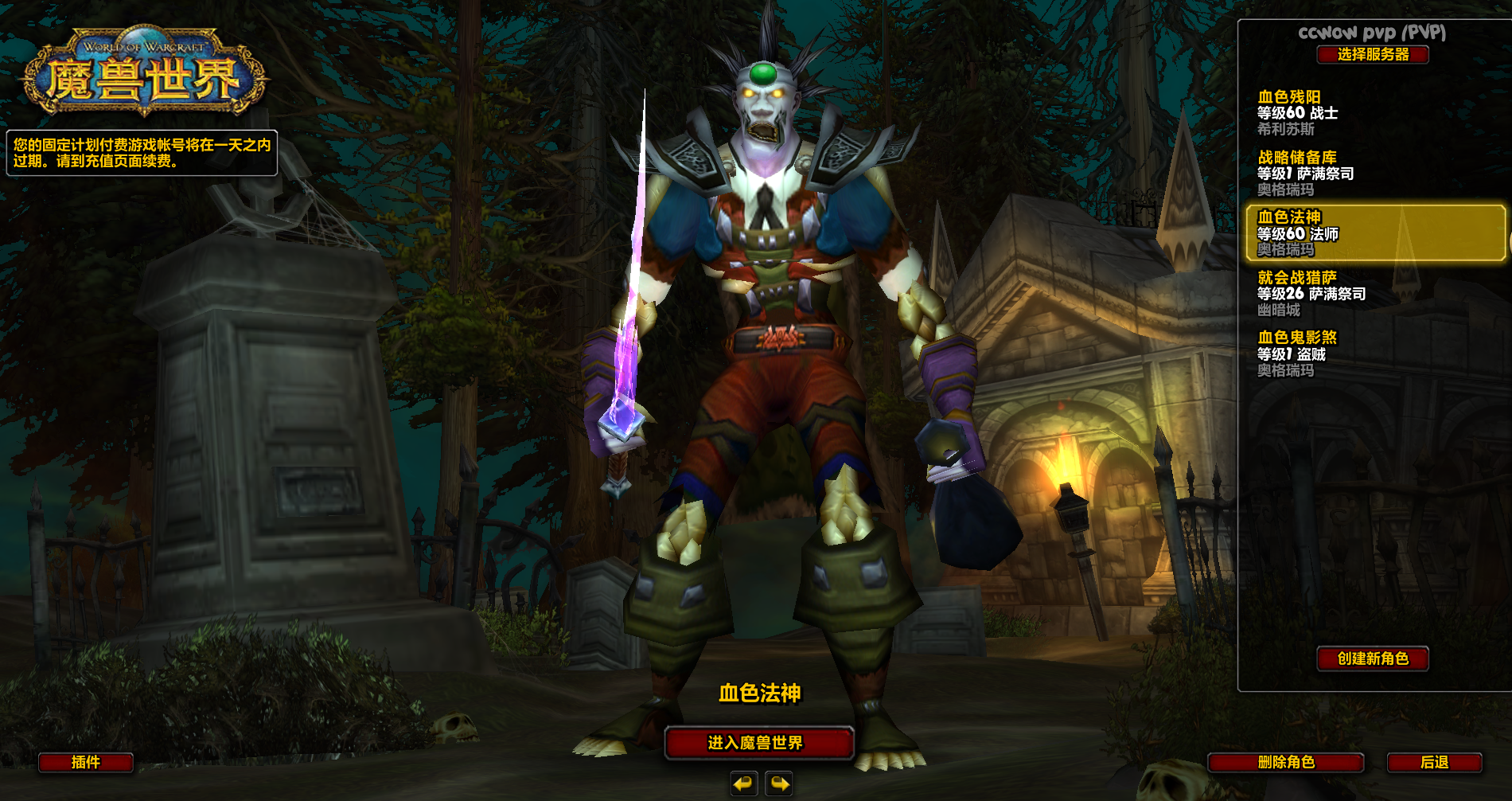1512x801 pixels.
Task: Rotate character with the right arrow button
Action: tap(779, 783)
